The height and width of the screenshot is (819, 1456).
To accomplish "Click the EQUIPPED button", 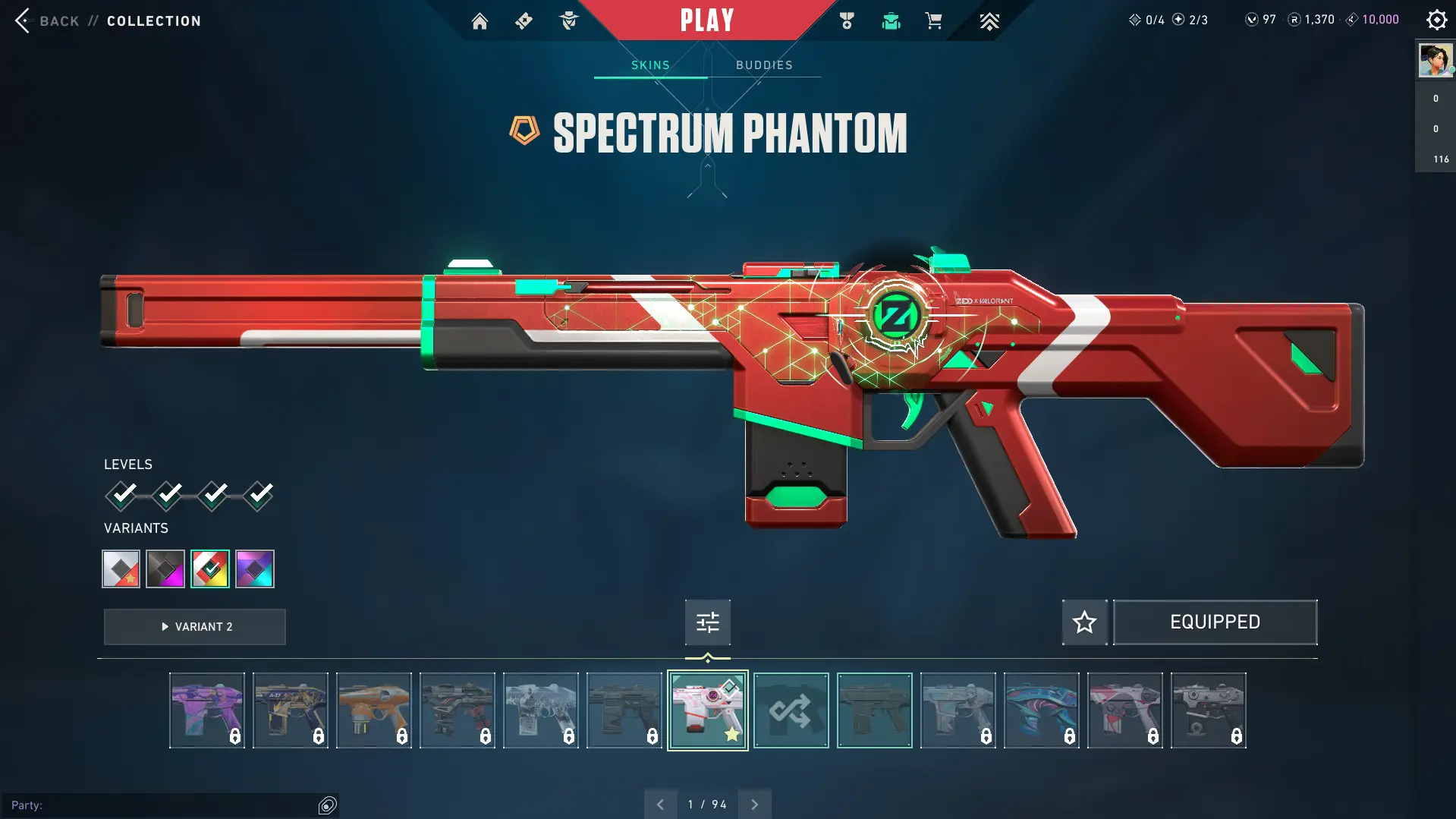I will [1215, 622].
